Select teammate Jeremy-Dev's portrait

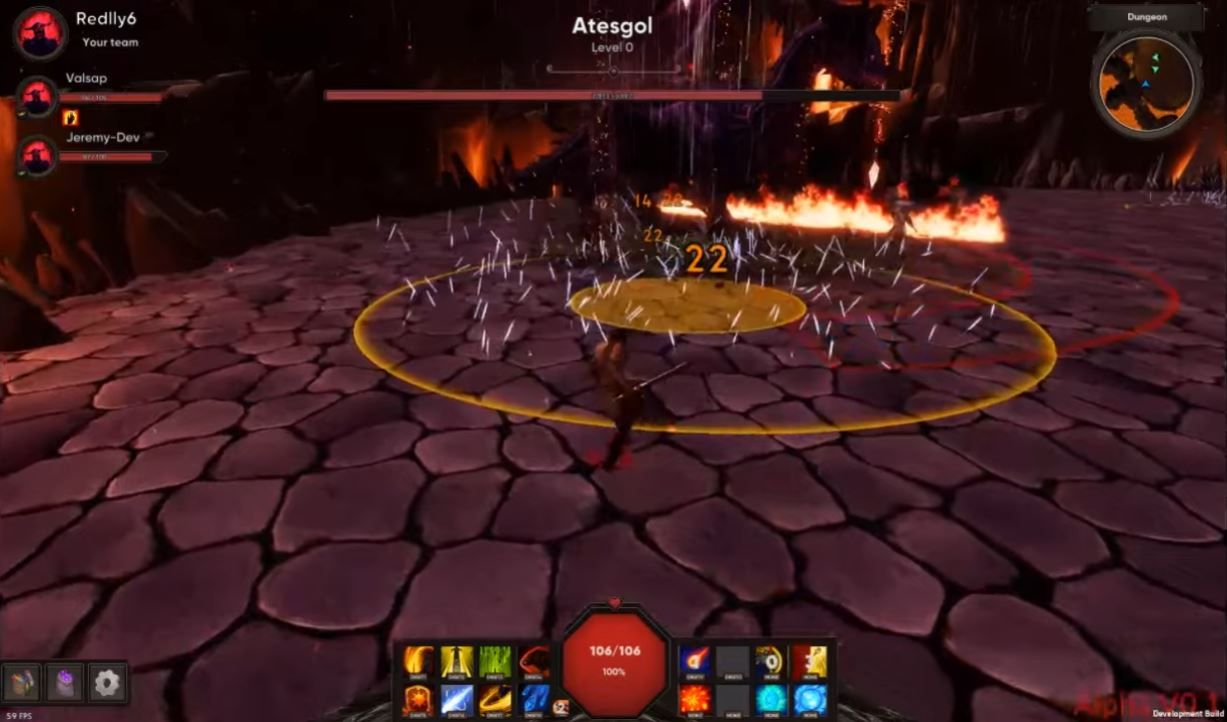point(38,156)
